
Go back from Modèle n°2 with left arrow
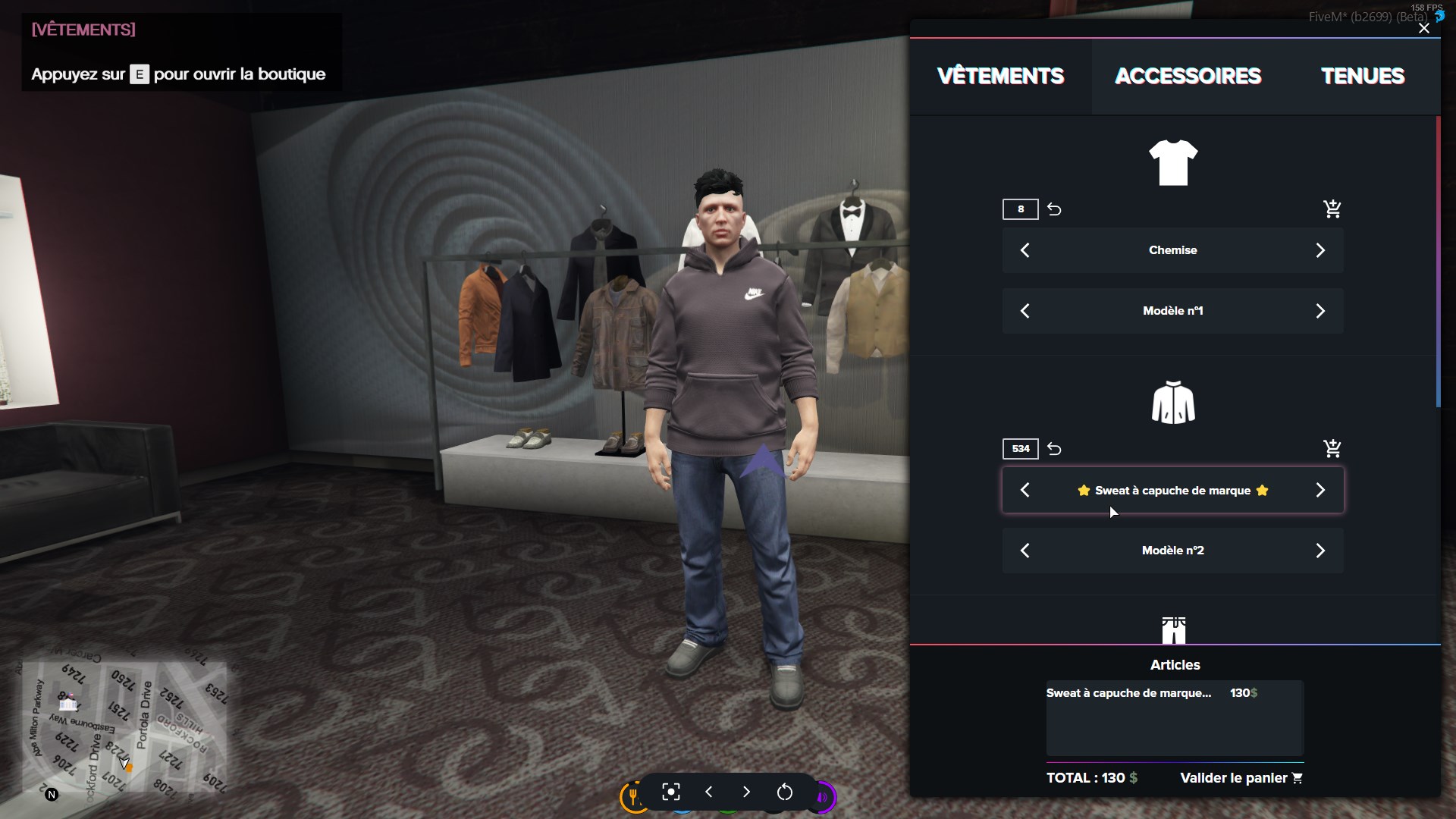[x=1025, y=551]
